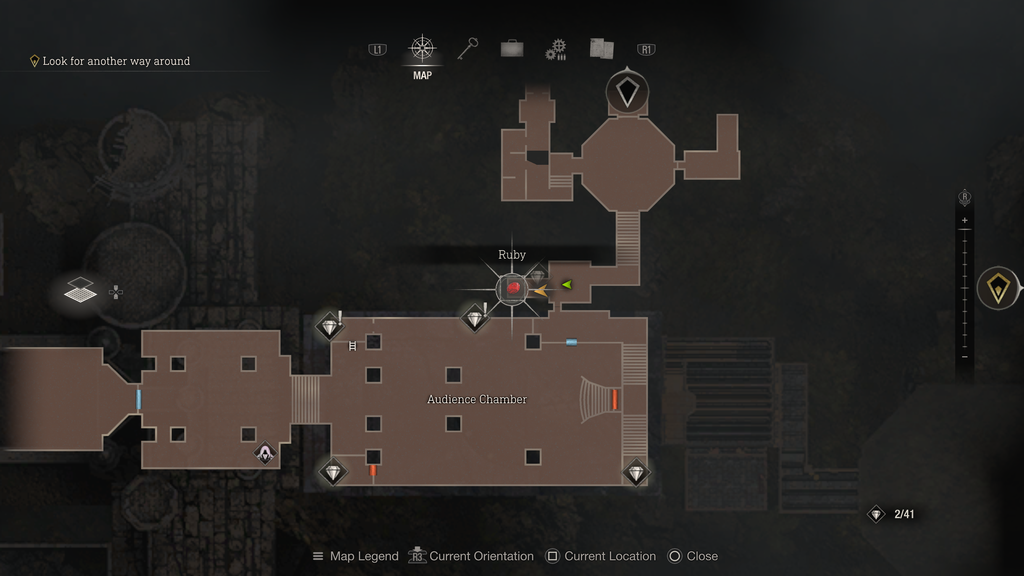Click the treasure diamond beside the ladder icon
This screenshot has width=1024, height=576.
[x=329, y=326]
